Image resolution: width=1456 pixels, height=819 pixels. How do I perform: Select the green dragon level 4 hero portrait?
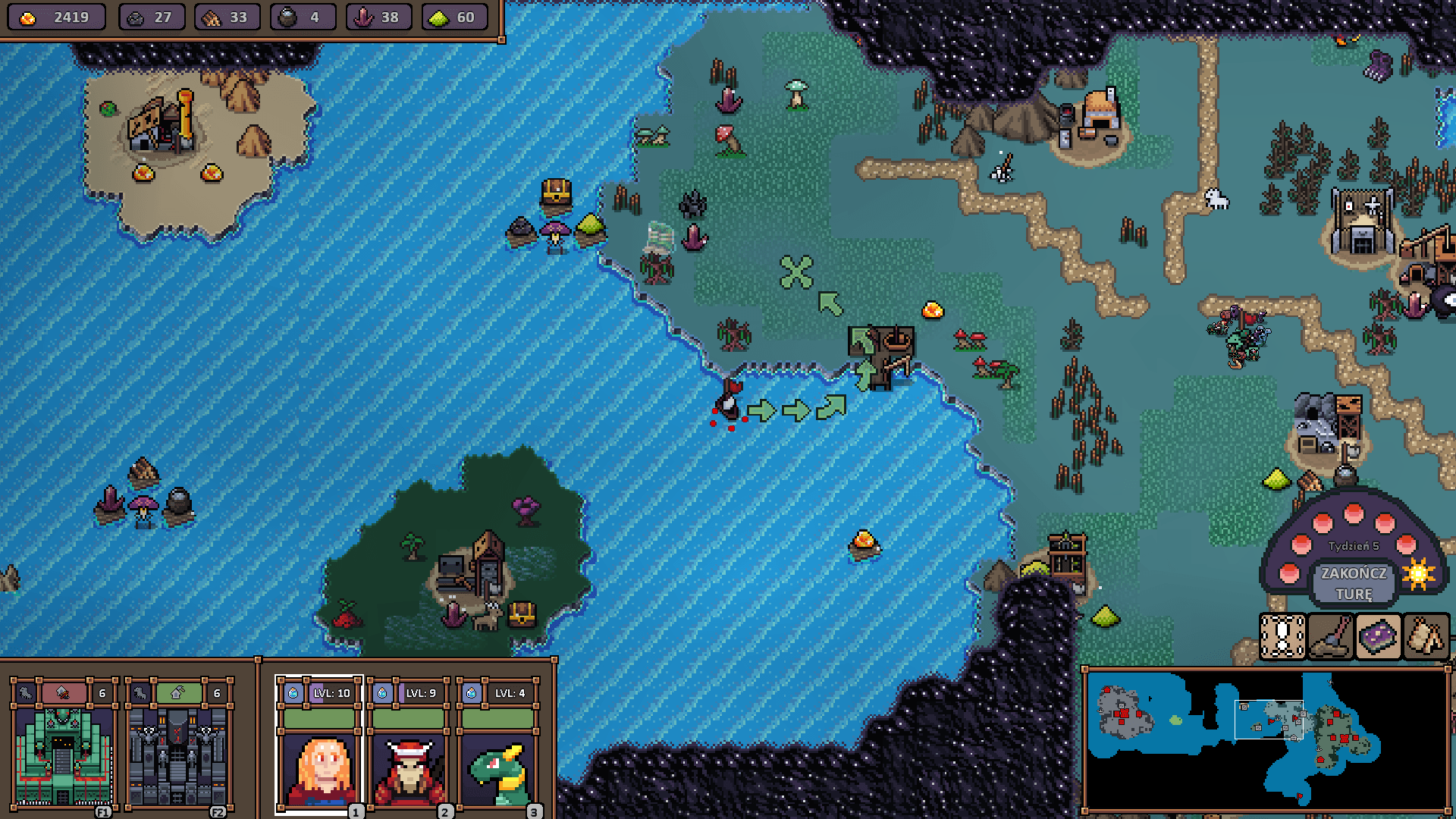498,770
